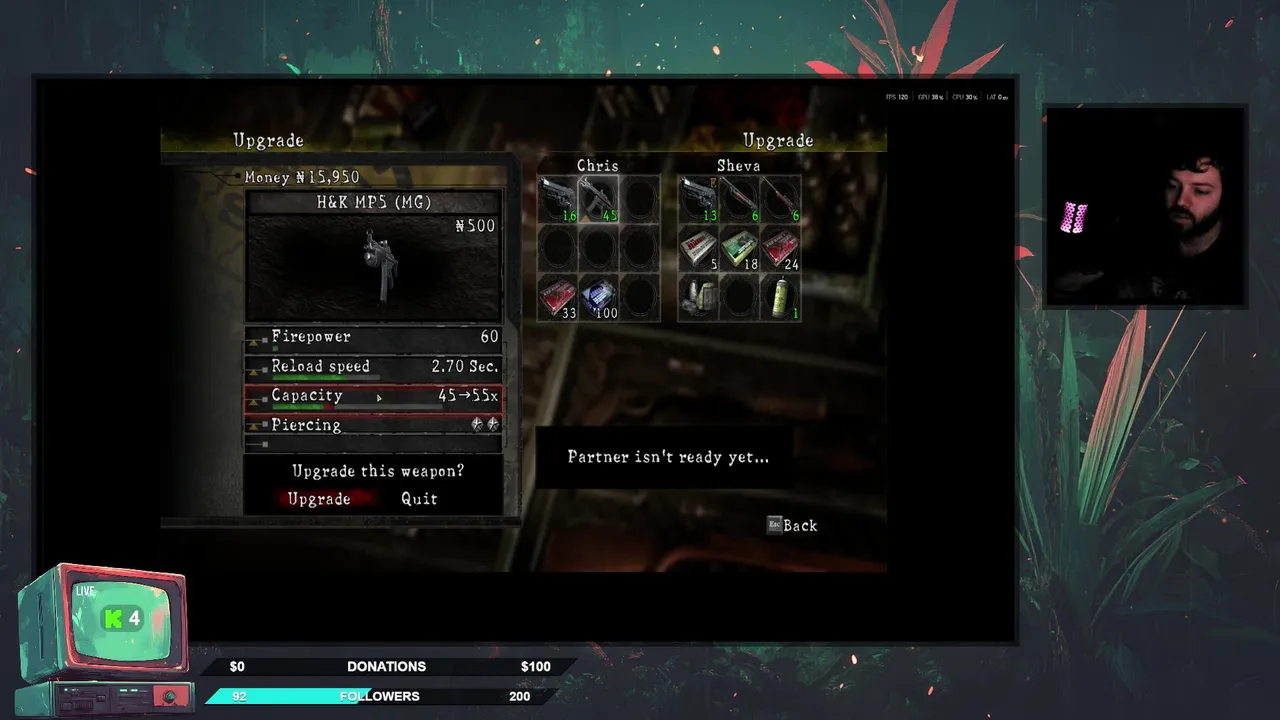Confirm the weapon upgrade
The height and width of the screenshot is (720, 1280).
pos(319,499)
